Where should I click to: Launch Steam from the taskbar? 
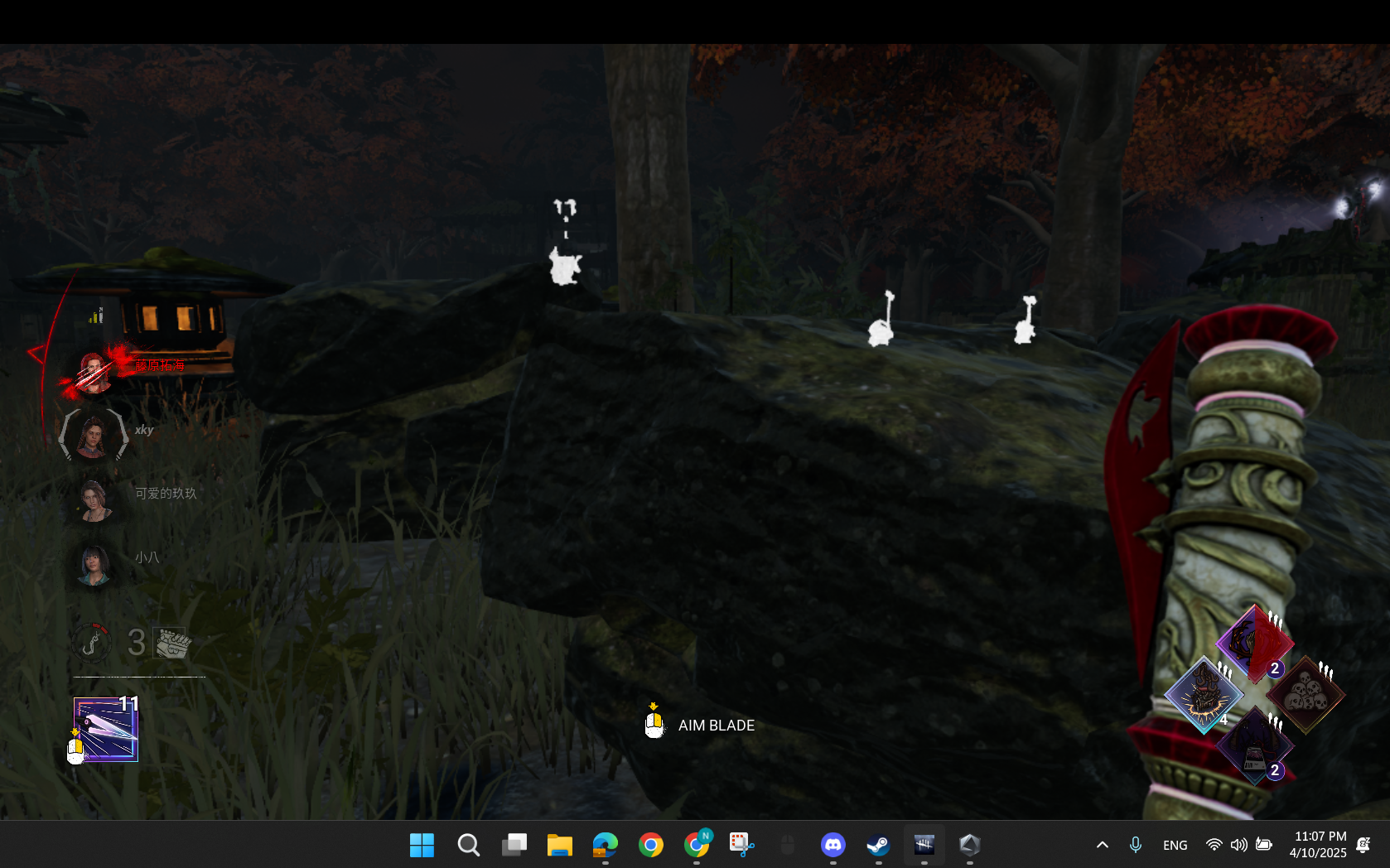pos(879,845)
